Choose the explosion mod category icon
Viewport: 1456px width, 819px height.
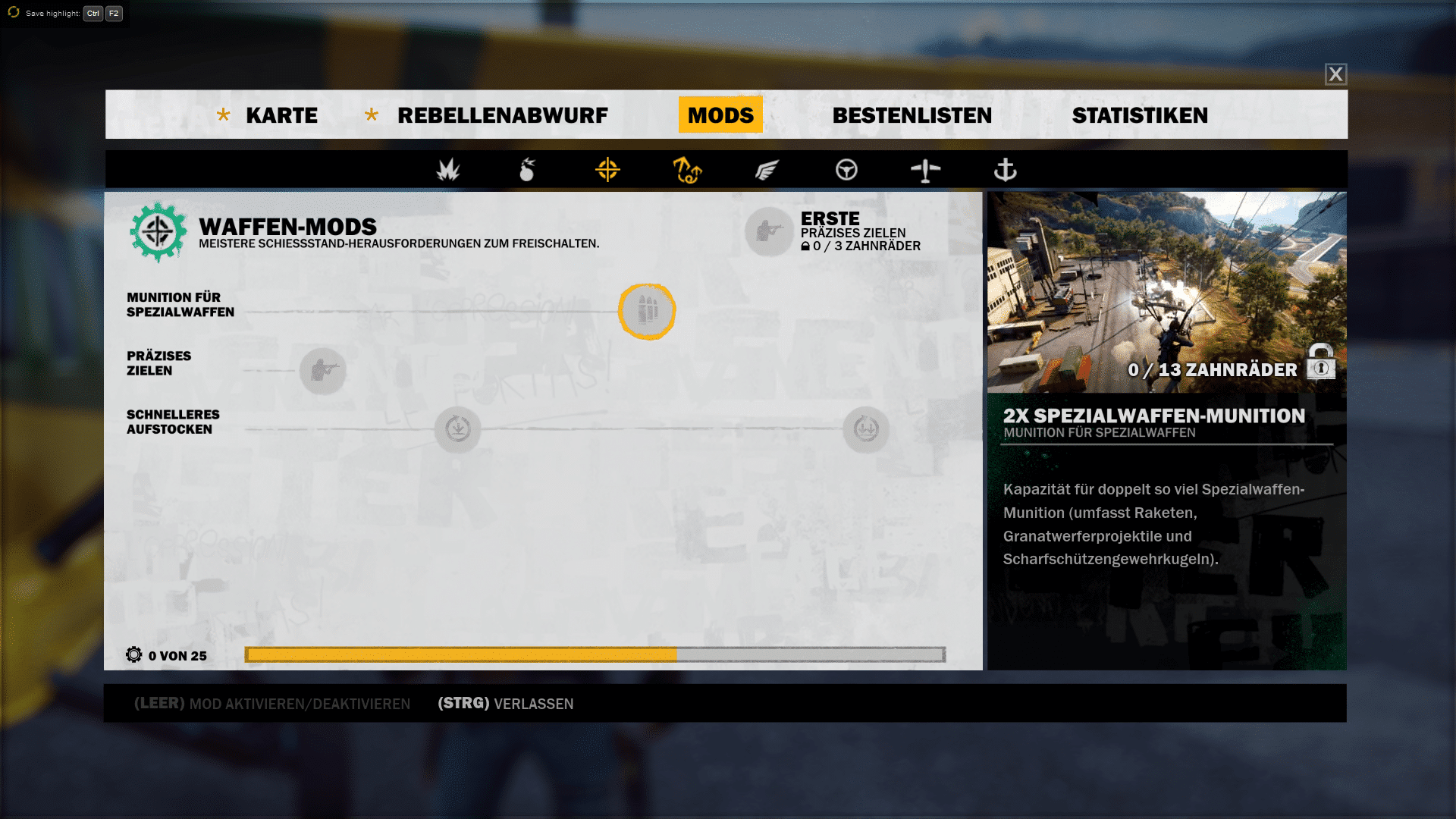tap(448, 170)
